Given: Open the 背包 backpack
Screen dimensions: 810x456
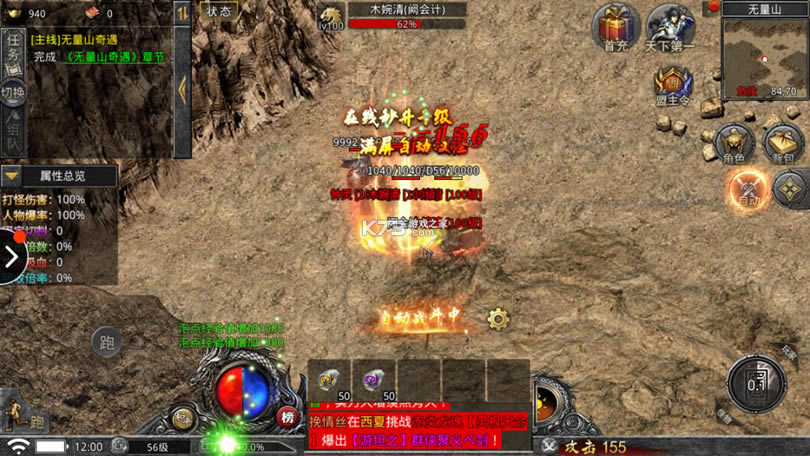Looking at the screenshot, I should pyautogui.click(x=784, y=142).
